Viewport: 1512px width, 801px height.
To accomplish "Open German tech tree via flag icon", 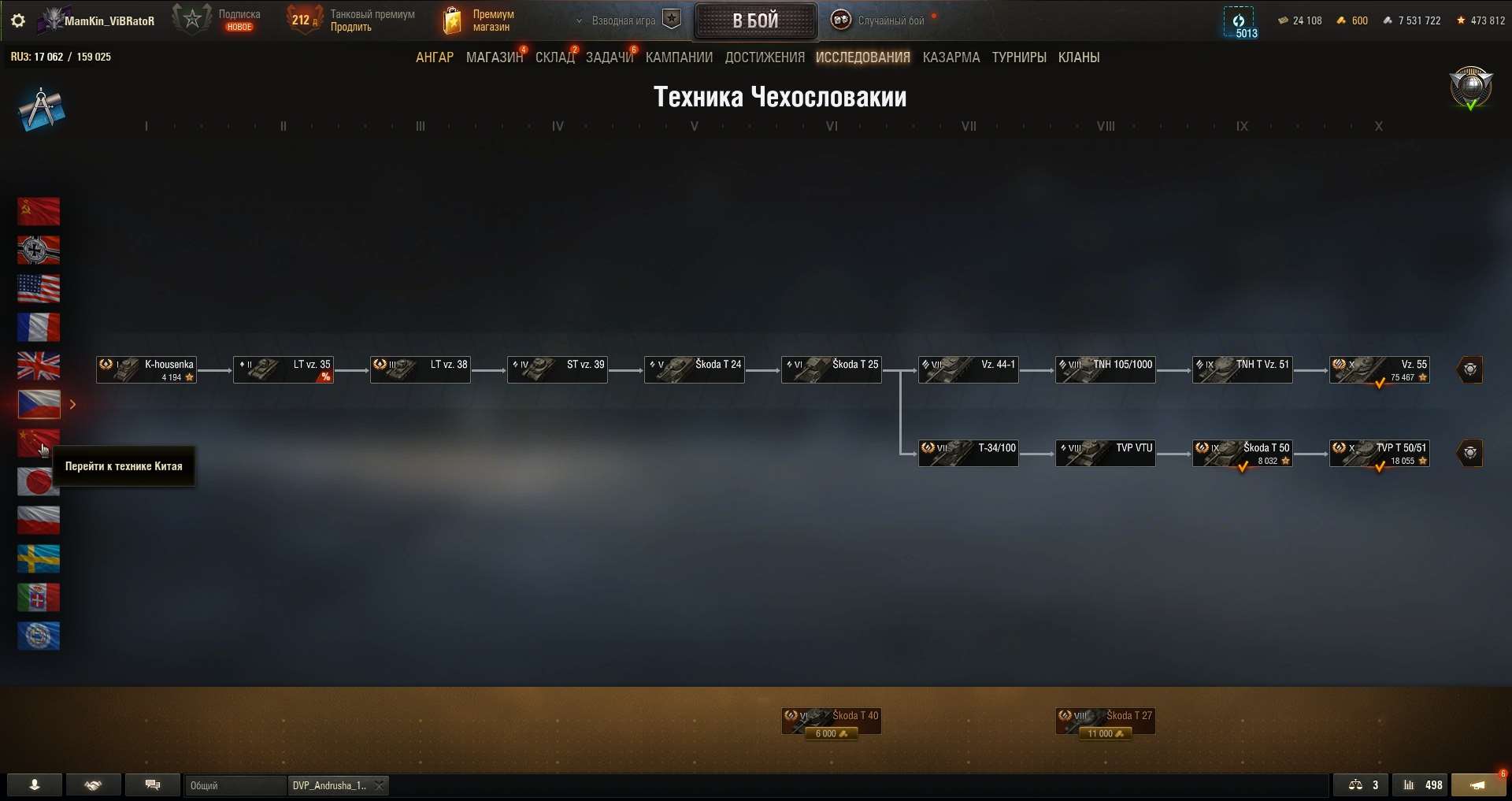I will point(38,250).
